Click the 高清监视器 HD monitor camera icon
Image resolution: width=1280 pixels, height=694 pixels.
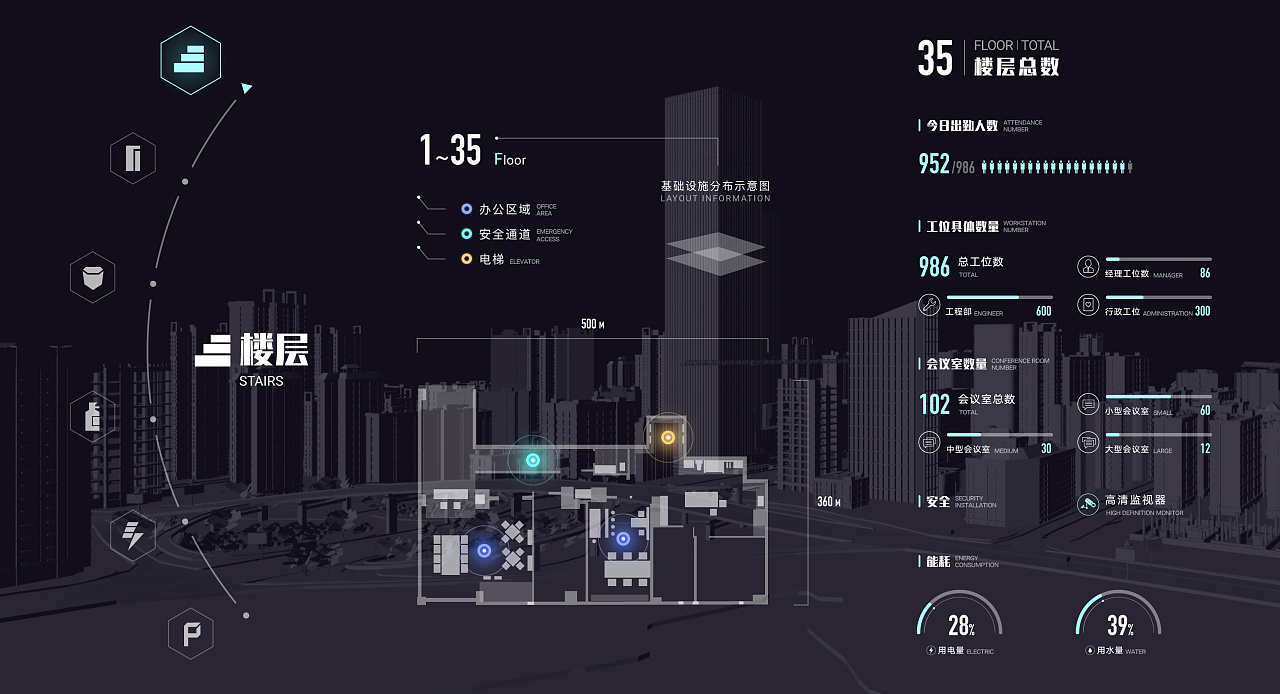(x=1088, y=504)
